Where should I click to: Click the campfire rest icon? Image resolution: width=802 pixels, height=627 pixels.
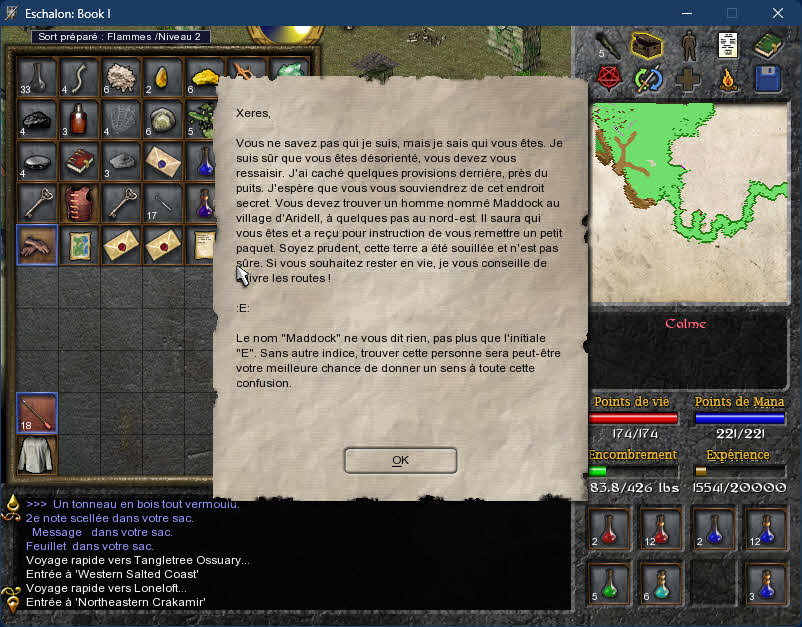tap(729, 80)
